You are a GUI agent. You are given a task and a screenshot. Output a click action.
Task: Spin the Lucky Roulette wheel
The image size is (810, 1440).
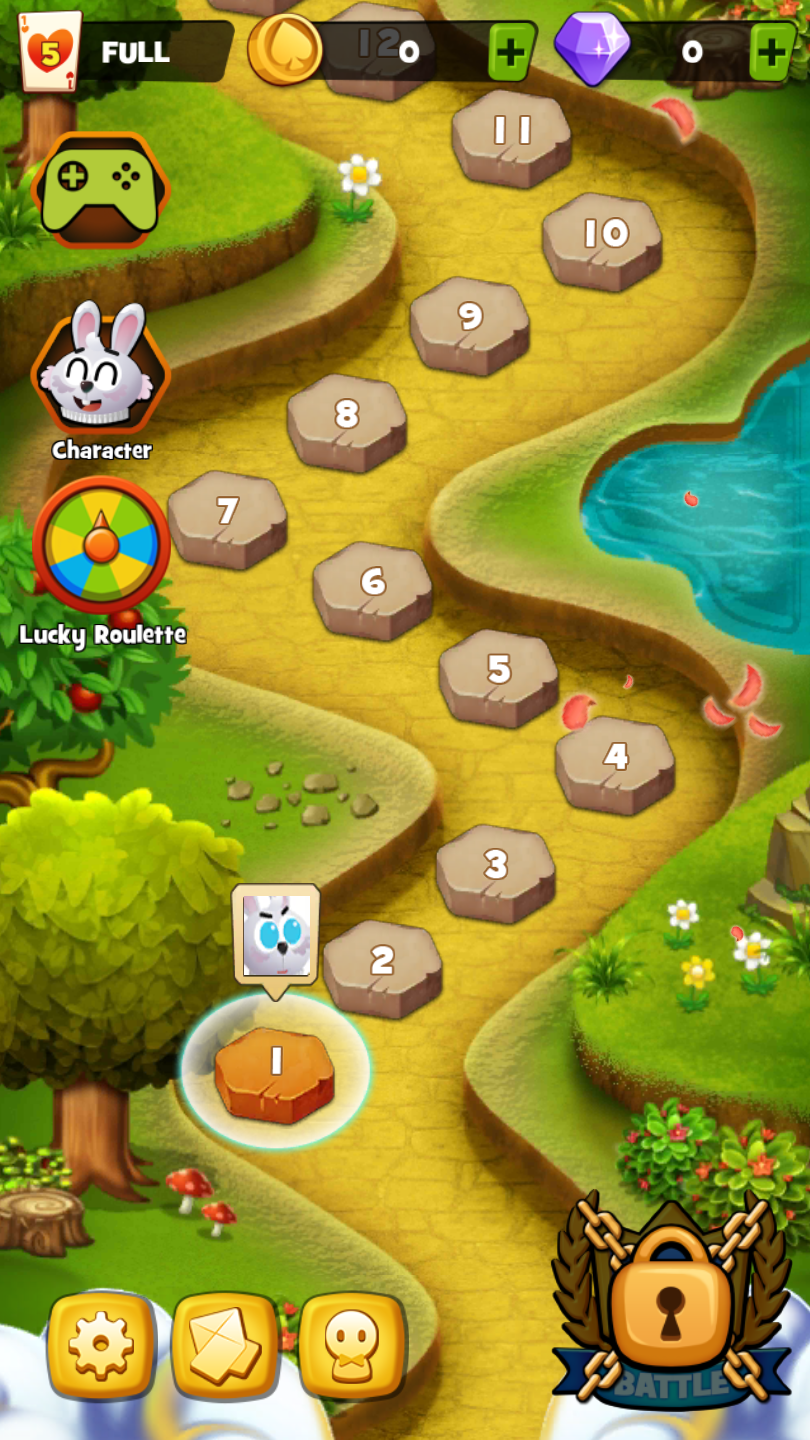[101, 546]
